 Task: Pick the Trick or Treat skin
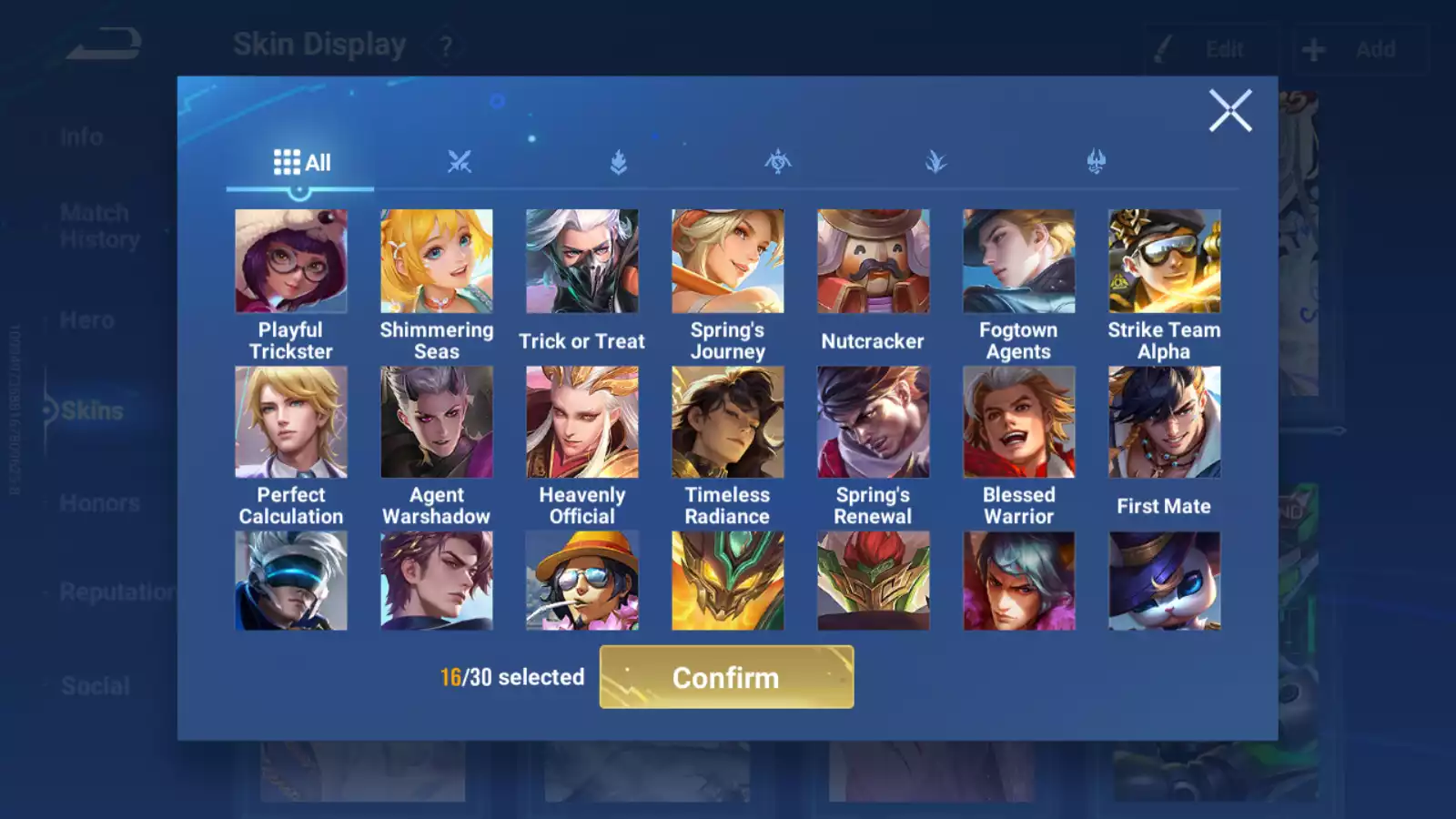[x=581, y=262]
